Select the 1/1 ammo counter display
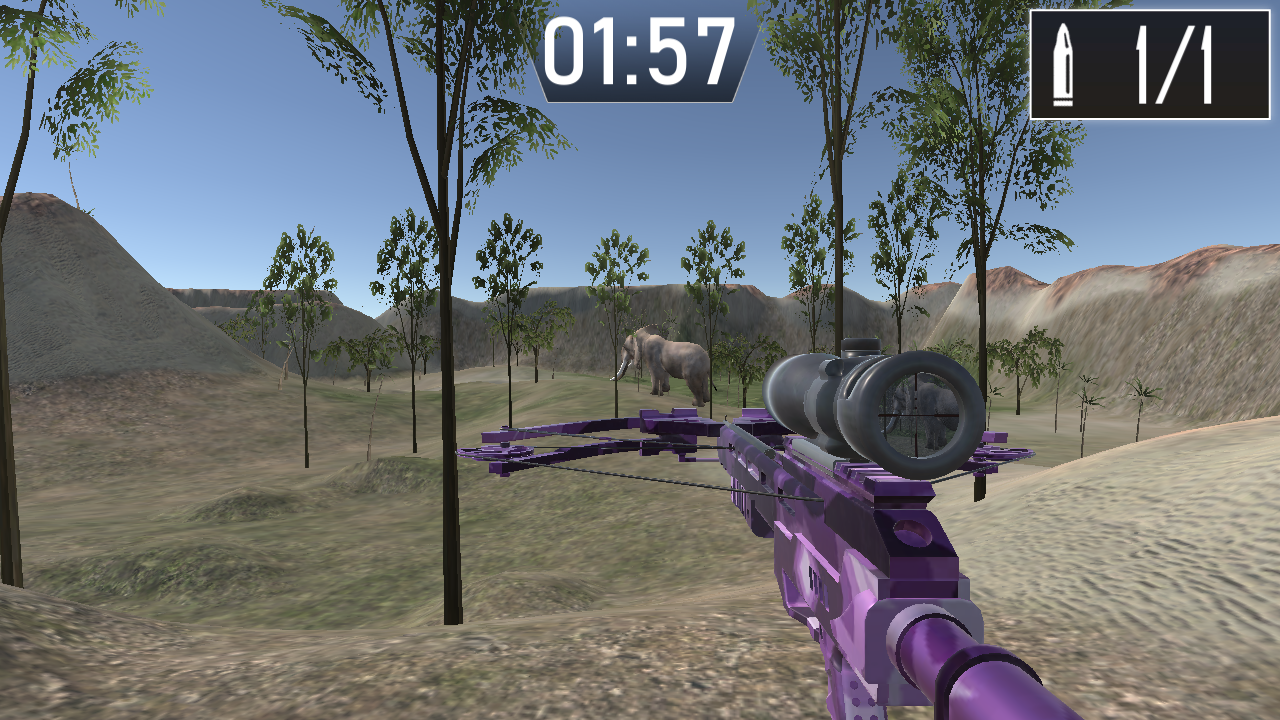Image resolution: width=1280 pixels, height=720 pixels. coord(1175,63)
